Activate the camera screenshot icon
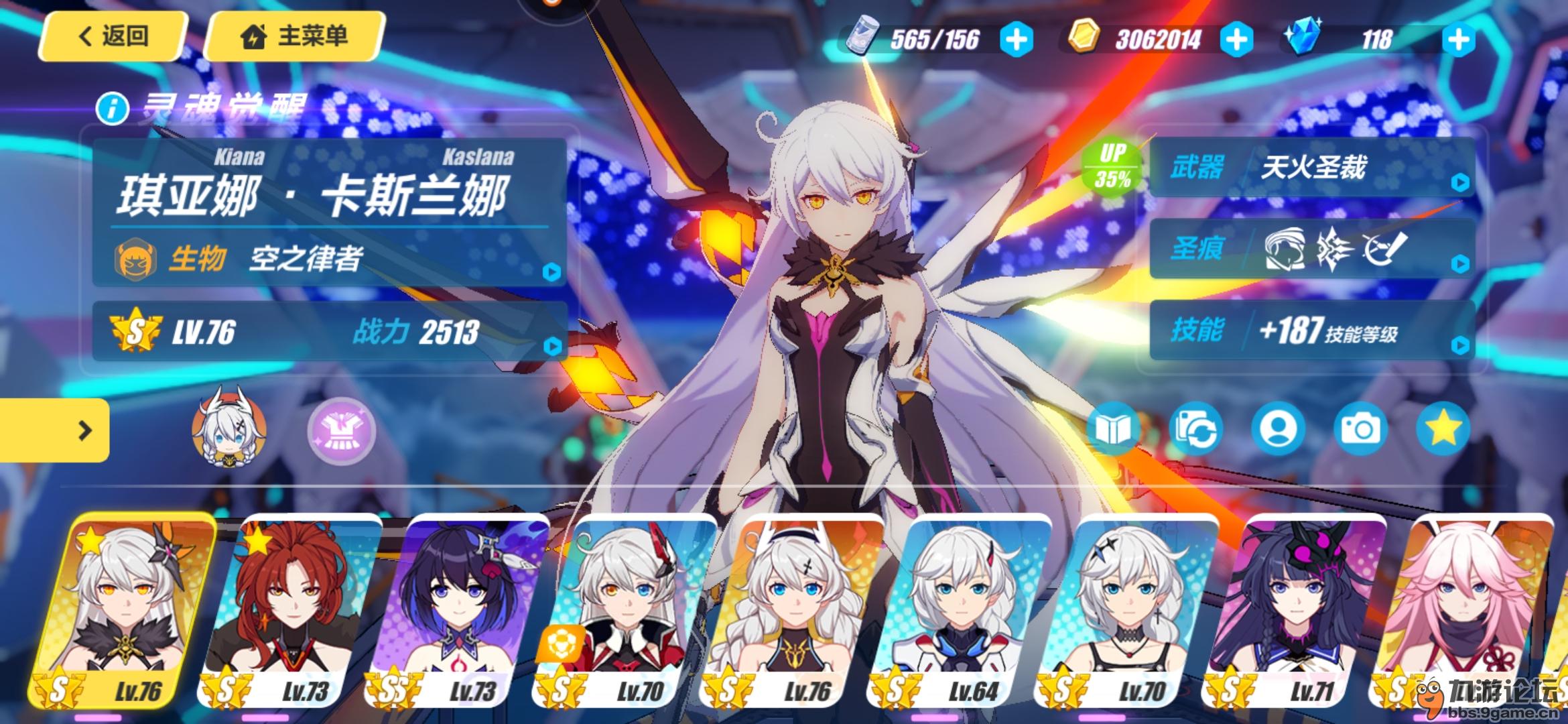 pos(1360,428)
